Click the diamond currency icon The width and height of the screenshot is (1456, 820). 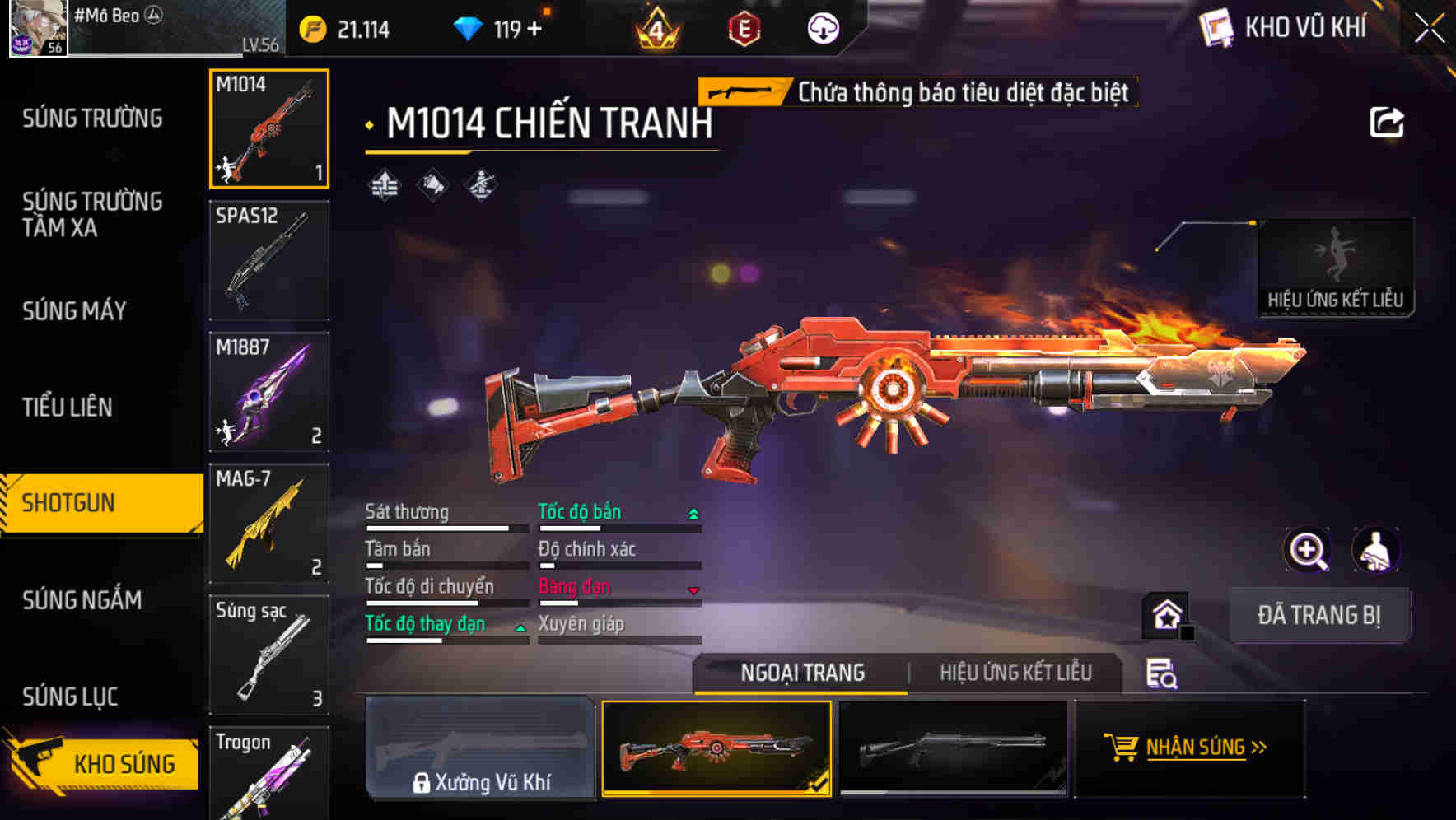click(x=469, y=27)
